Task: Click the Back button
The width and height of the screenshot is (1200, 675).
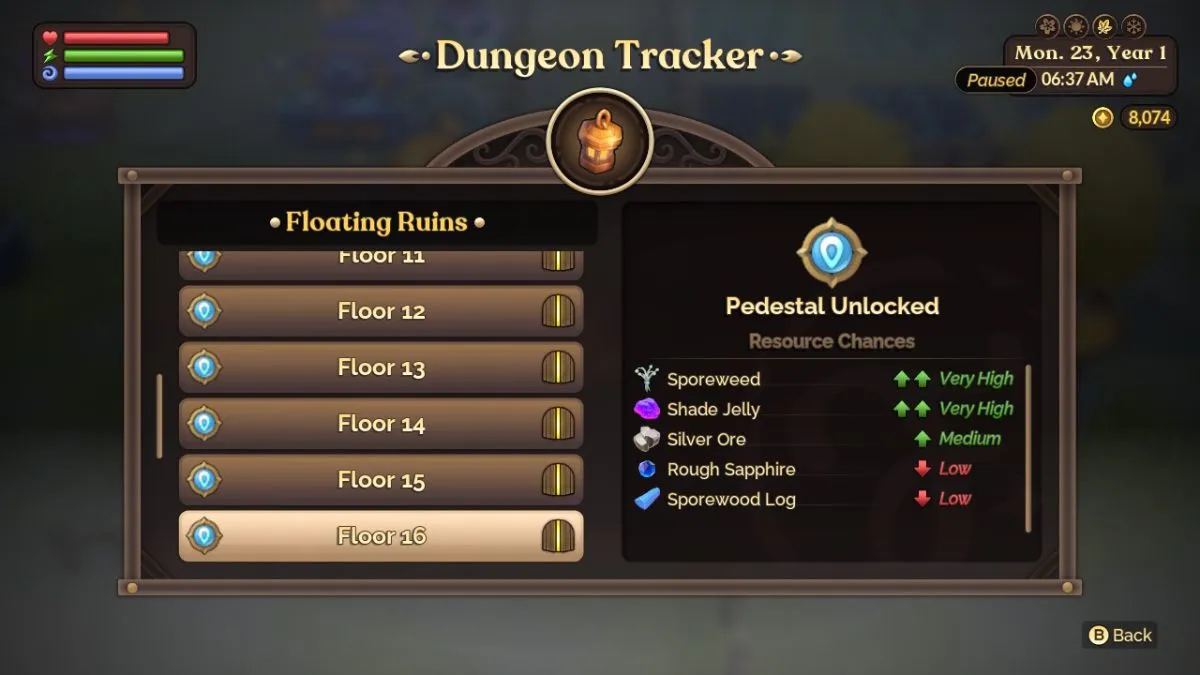Action: pos(1120,635)
